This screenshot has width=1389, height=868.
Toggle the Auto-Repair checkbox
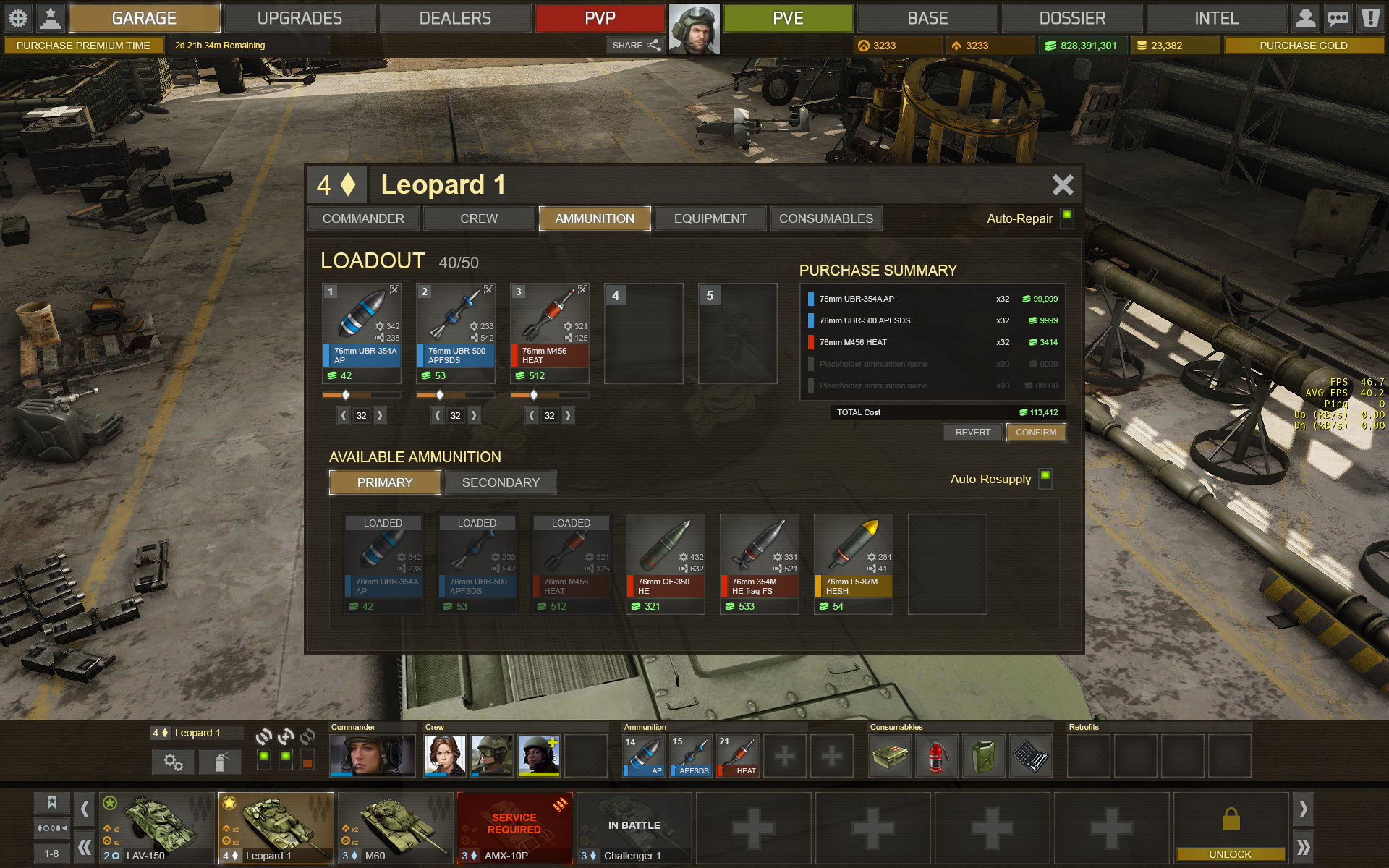1066,217
